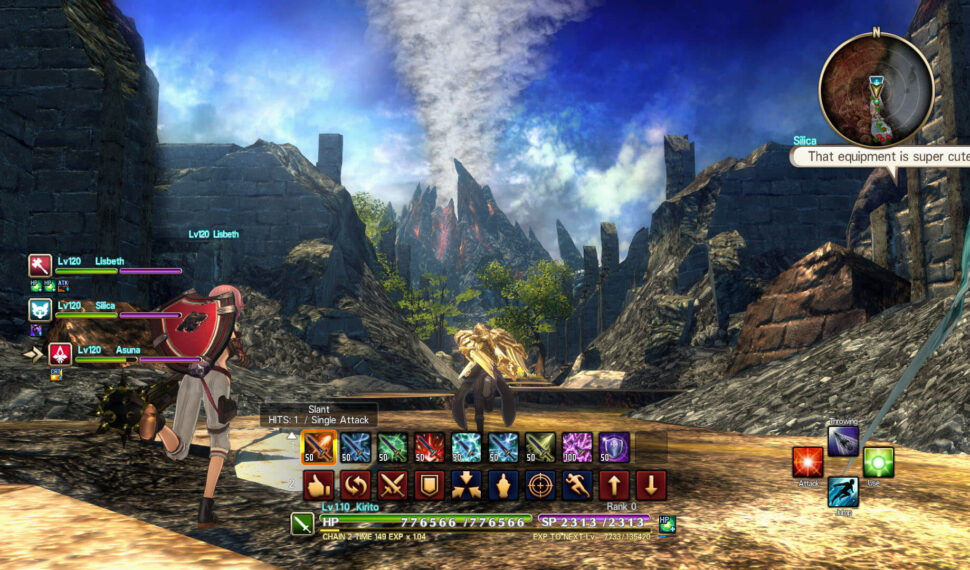This screenshot has width=970, height=570.
Task: Use the red sword skill icon
Action: 429,447
